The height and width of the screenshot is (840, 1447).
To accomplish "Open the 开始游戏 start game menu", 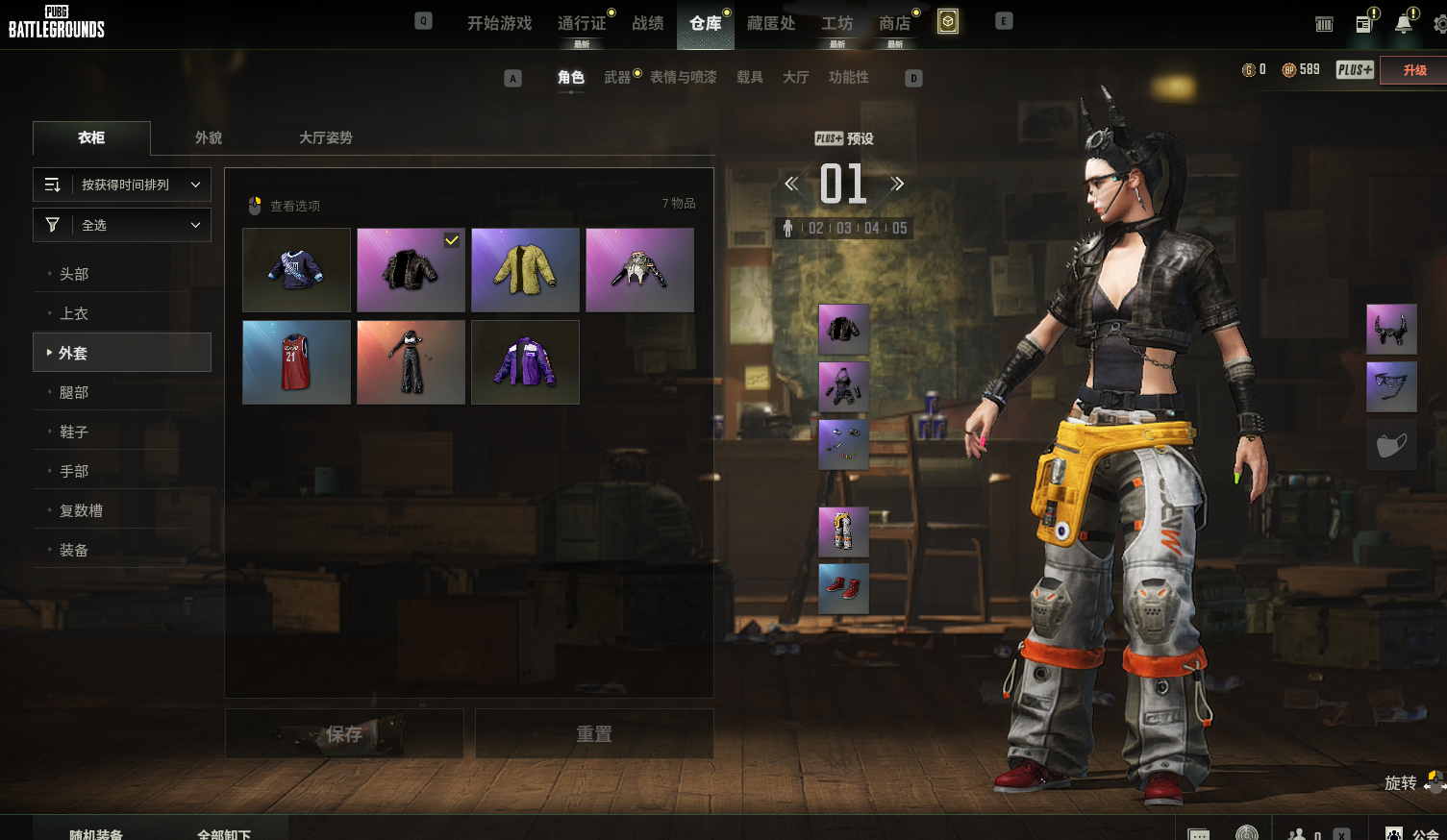I will 499,23.
